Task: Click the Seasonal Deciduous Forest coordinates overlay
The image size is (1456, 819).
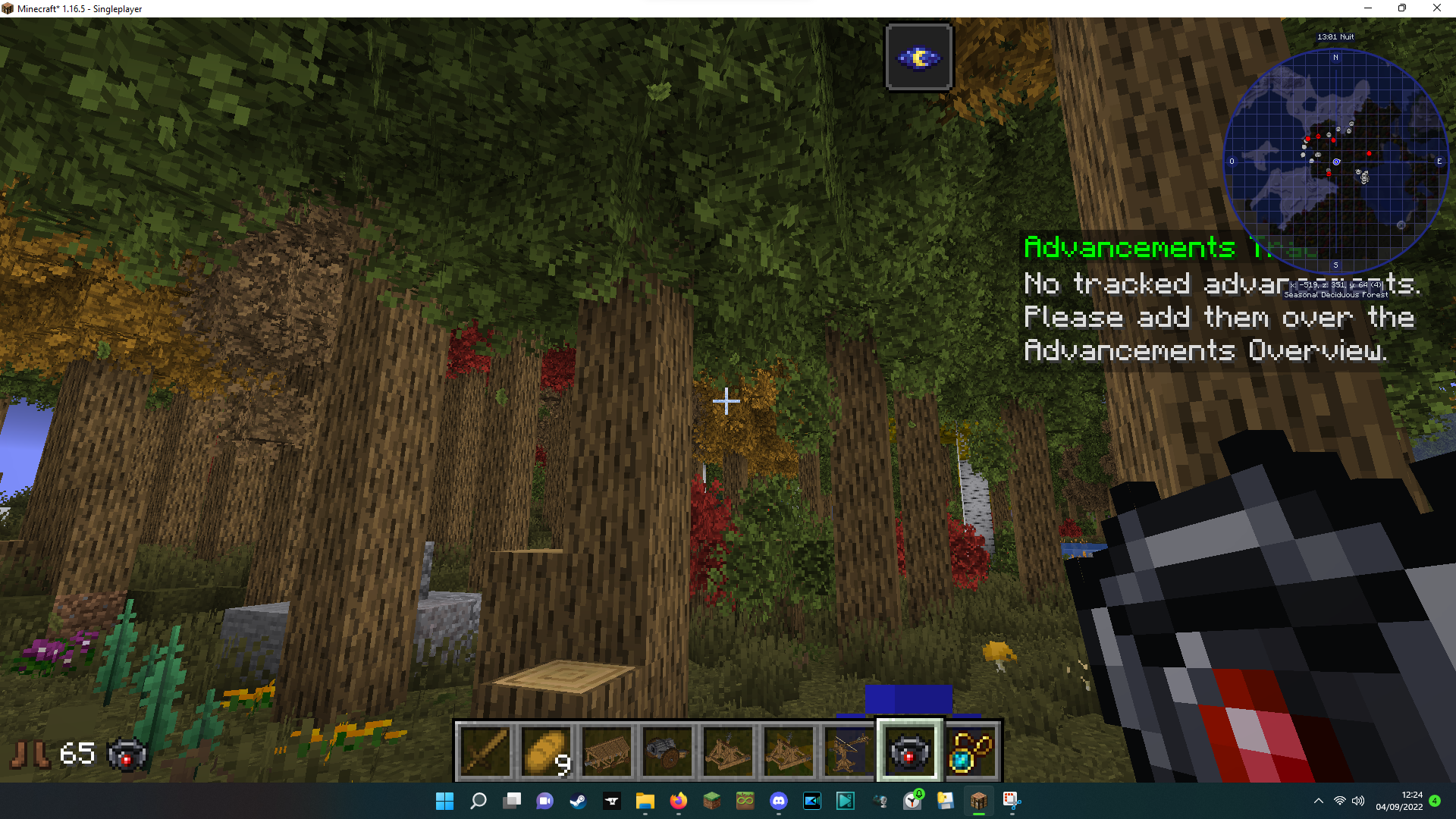Action: [x=1336, y=290]
